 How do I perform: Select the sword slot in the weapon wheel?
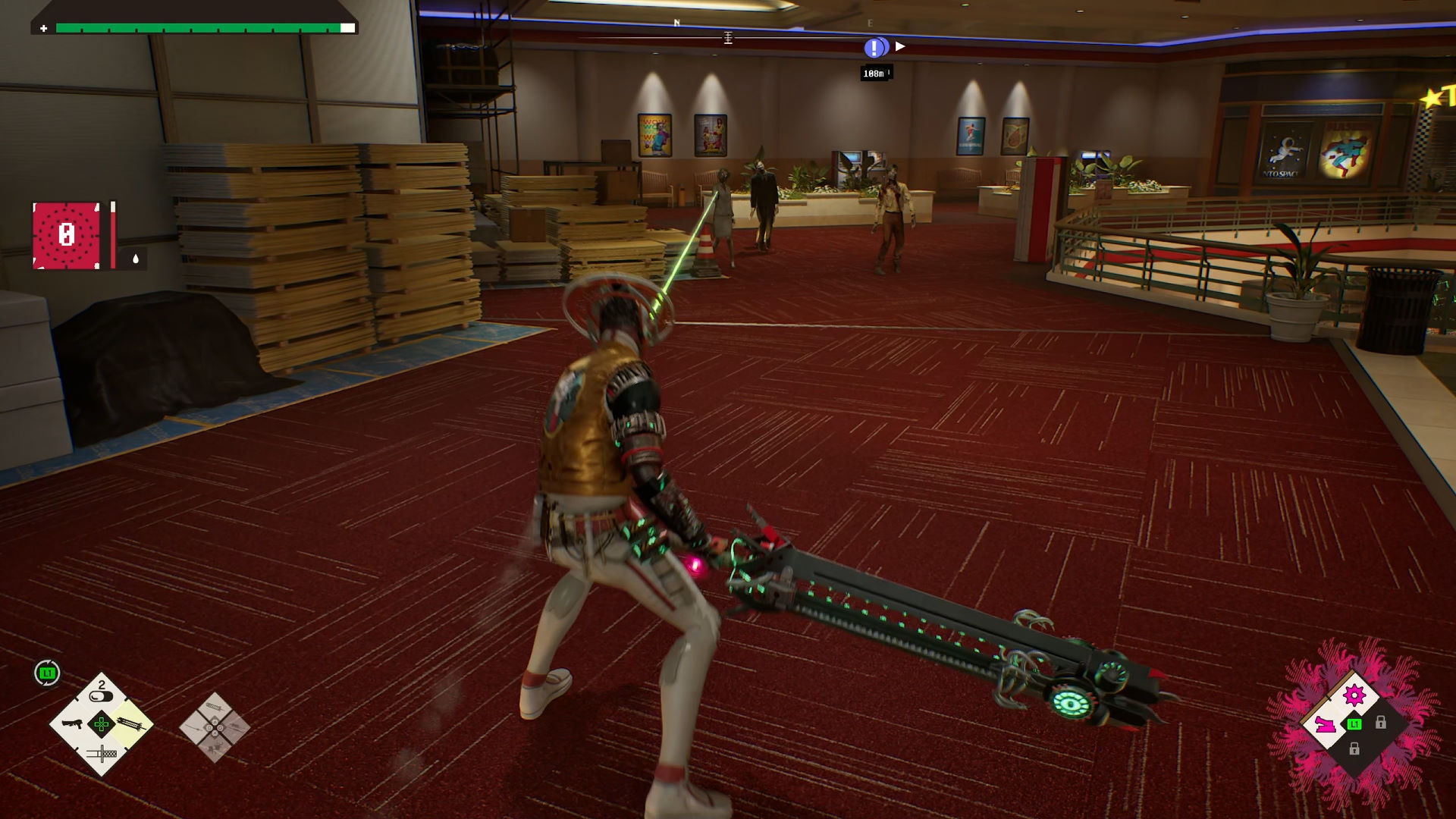[x=102, y=754]
